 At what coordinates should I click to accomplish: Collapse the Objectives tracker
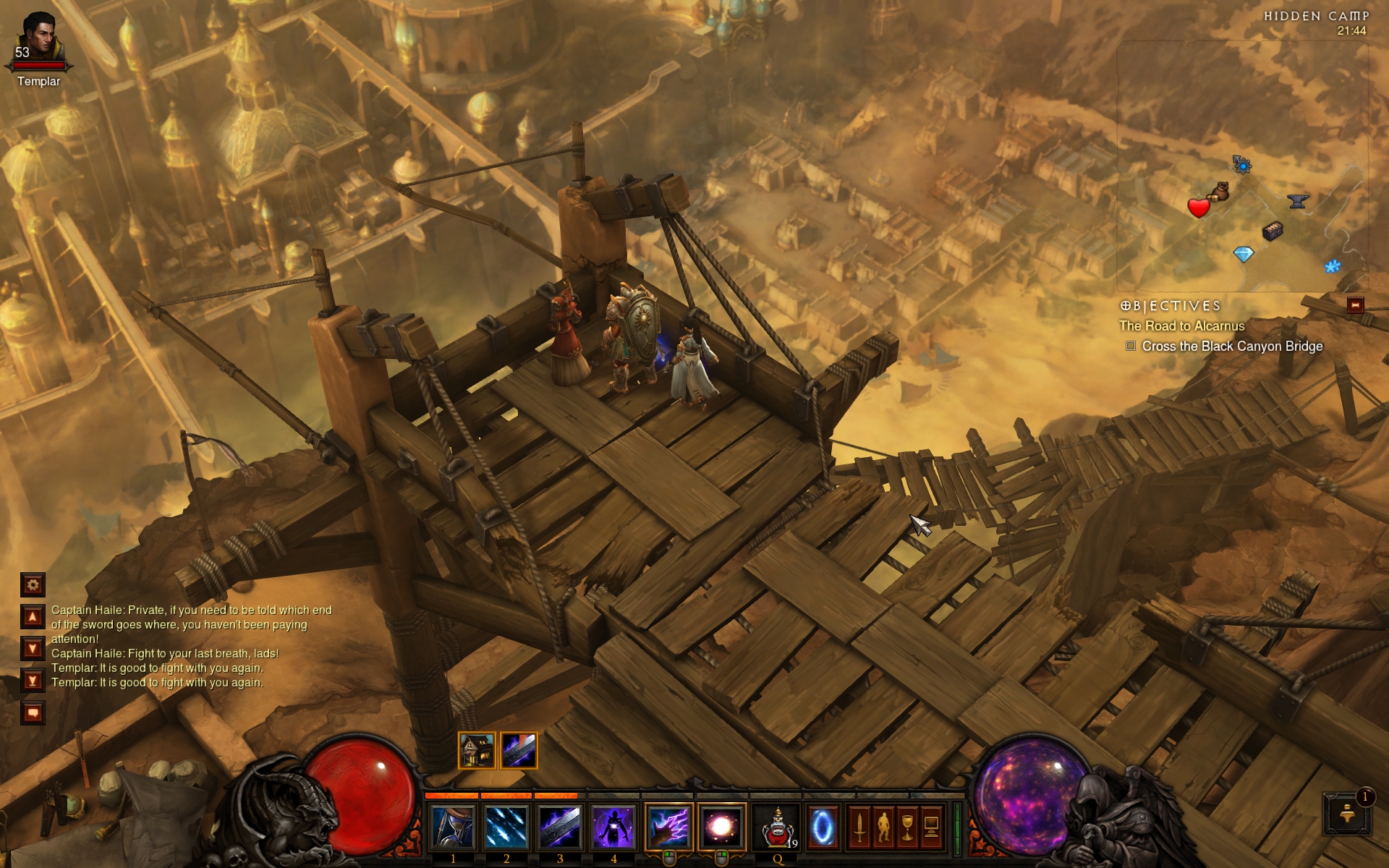tap(1355, 305)
